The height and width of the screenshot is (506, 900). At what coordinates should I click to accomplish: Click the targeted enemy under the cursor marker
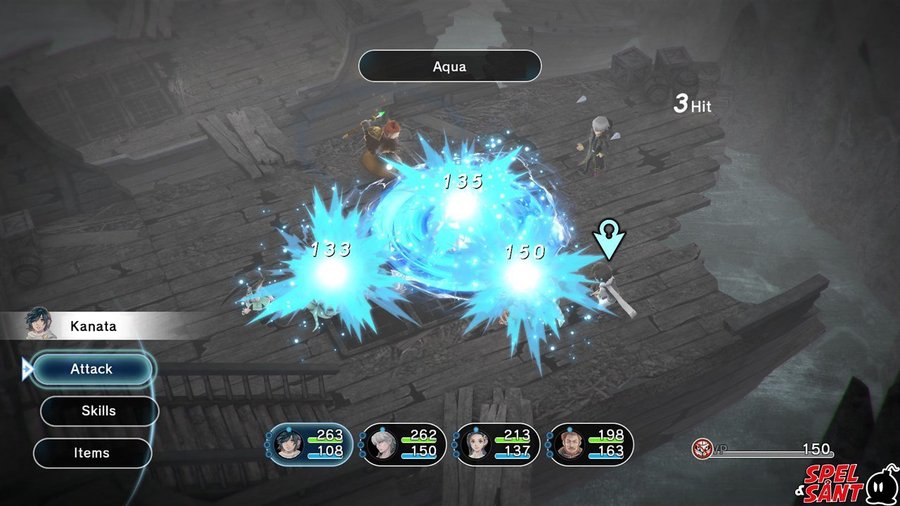click(608, 286)
